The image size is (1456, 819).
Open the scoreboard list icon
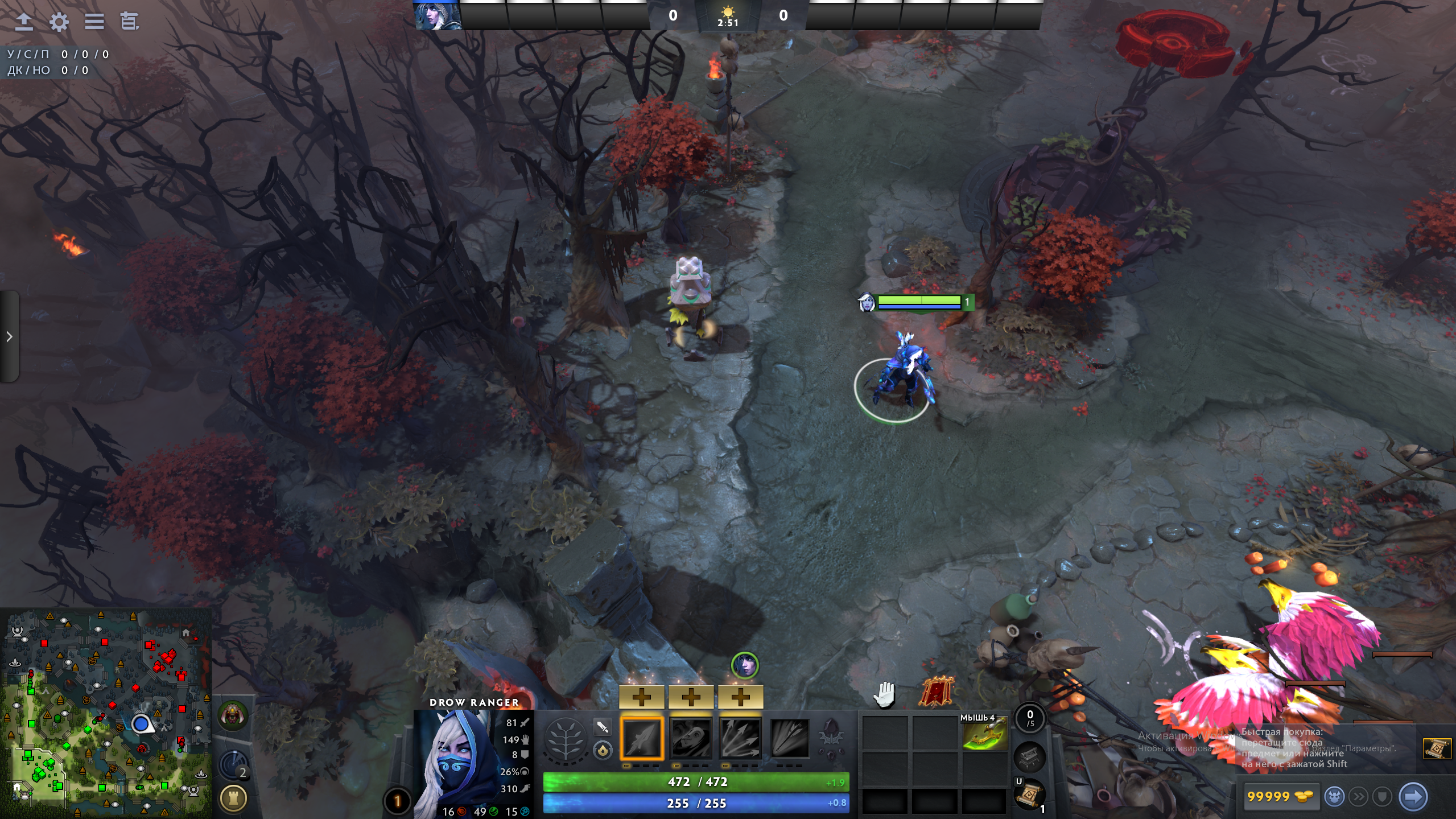tap(94, 22)
